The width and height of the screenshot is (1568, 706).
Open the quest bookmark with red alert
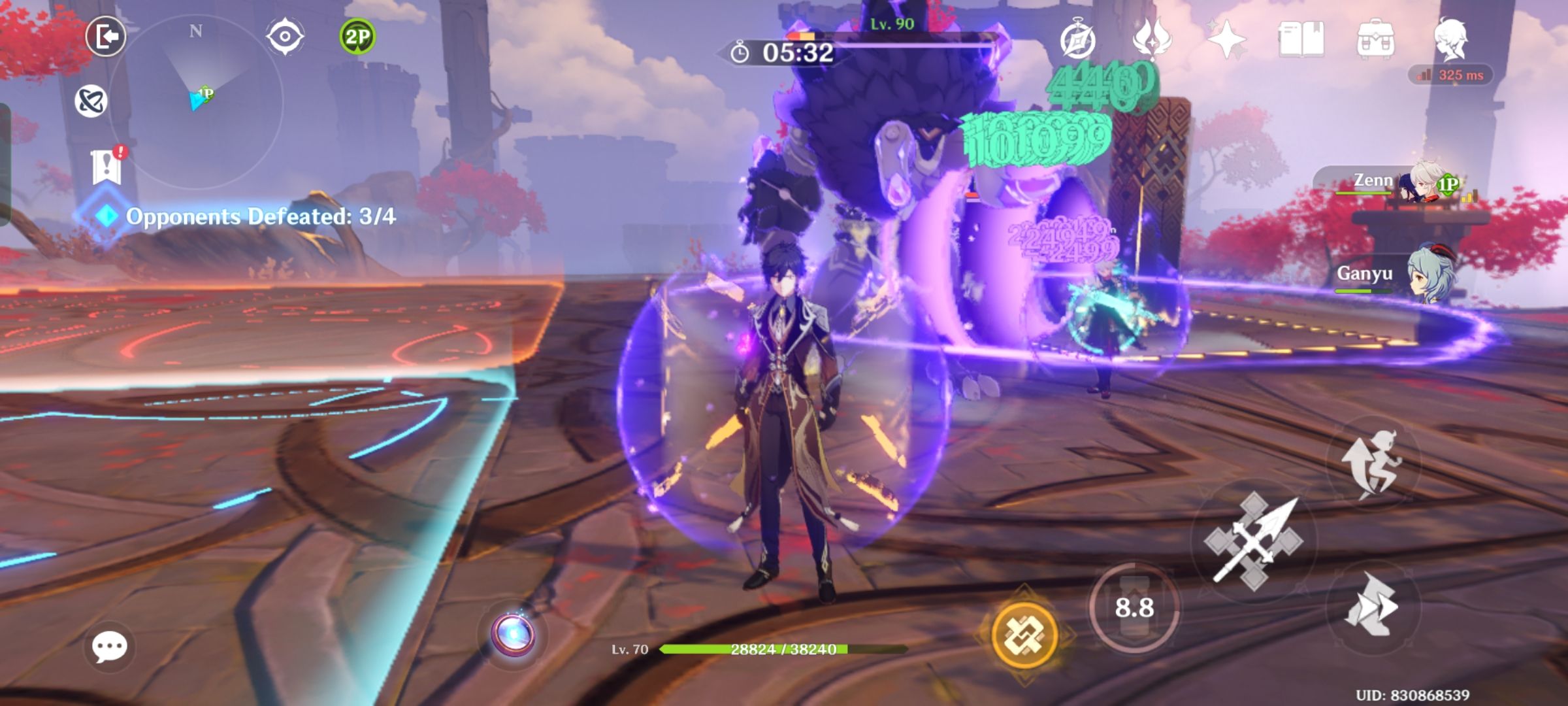coord(107,167)
